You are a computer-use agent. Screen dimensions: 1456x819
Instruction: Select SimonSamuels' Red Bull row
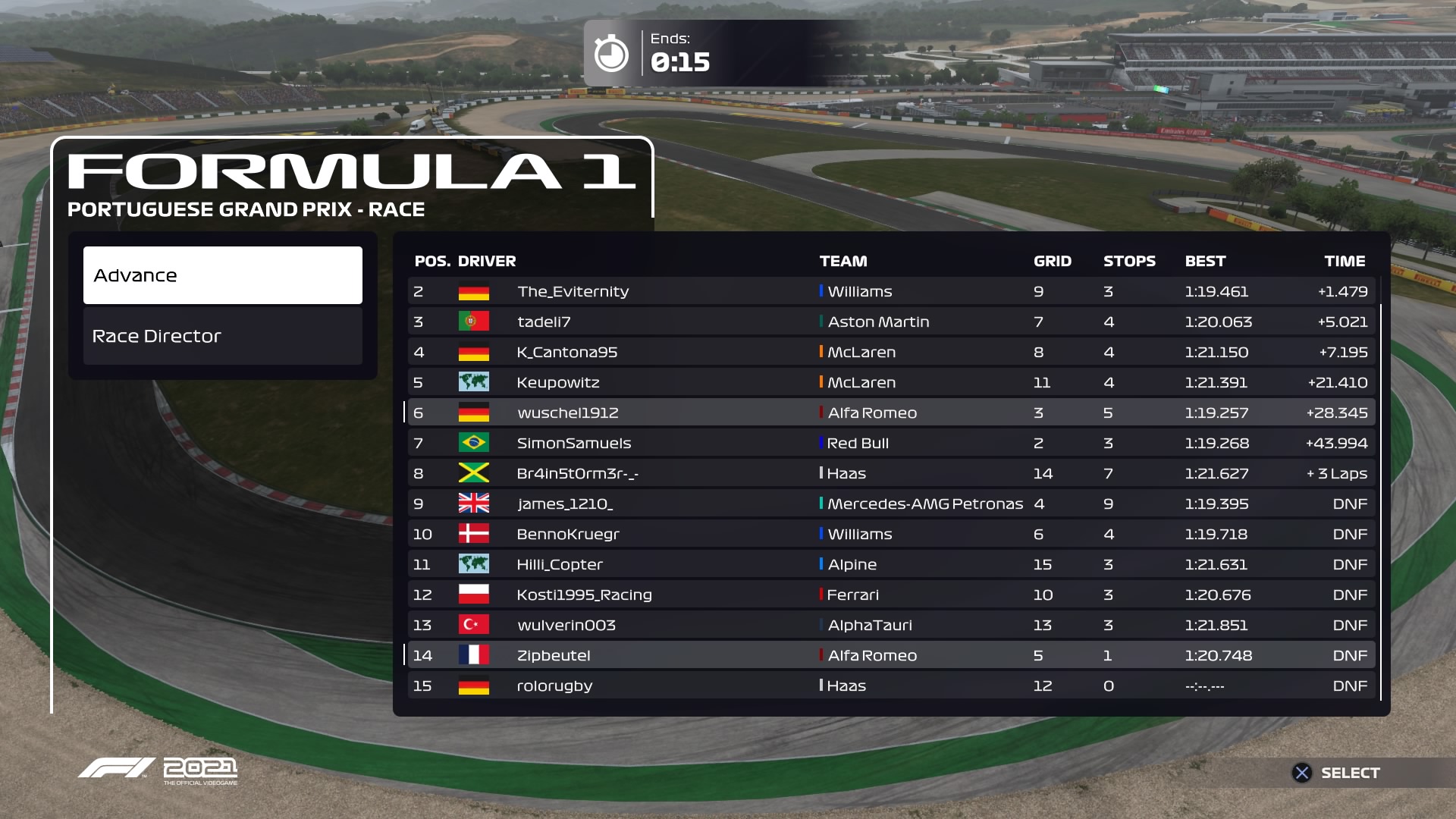pyautogui.click(x=891, y=443)
